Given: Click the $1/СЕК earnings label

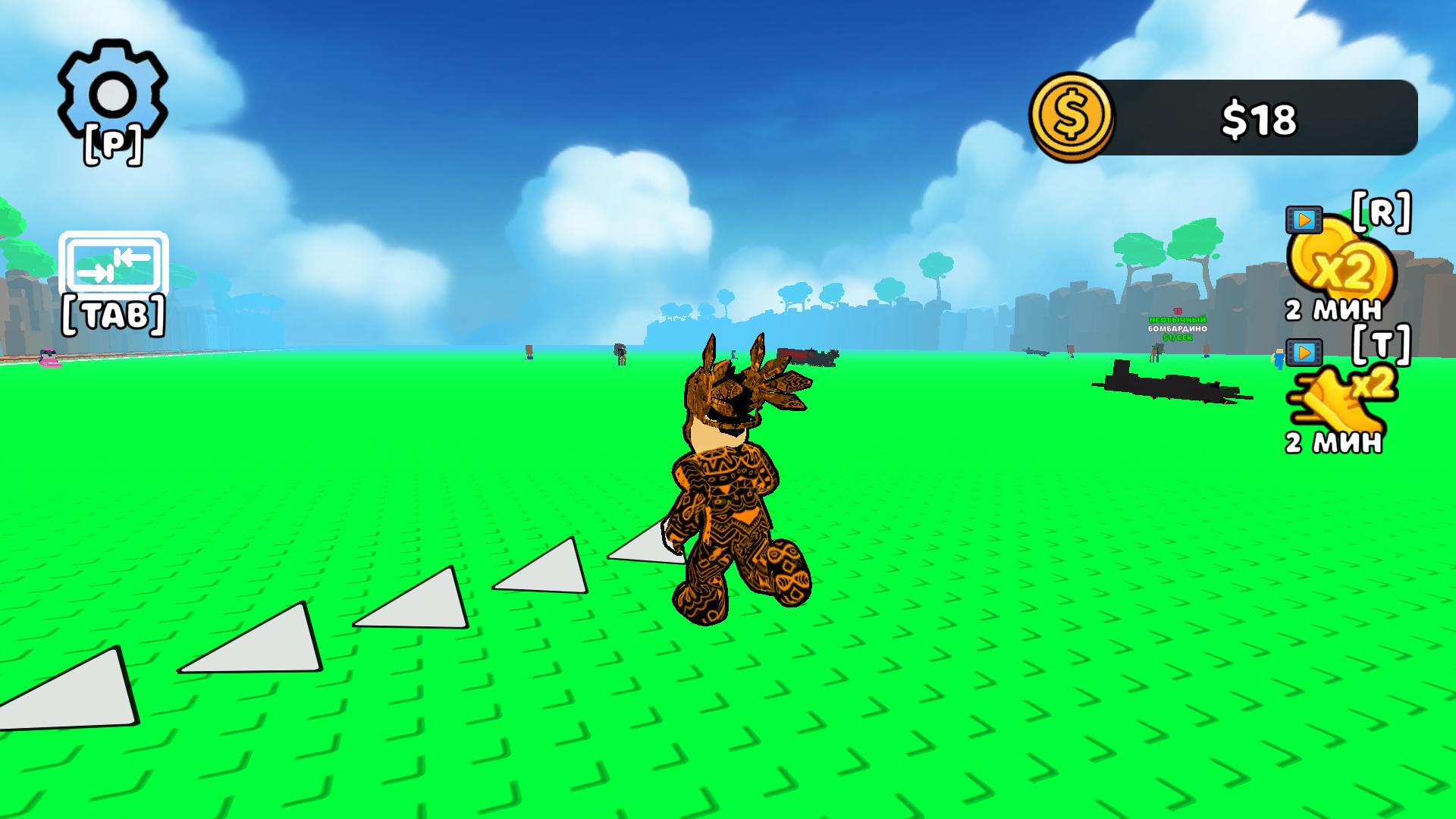Looking at the screenshot, I should (x=1178, y=337).
